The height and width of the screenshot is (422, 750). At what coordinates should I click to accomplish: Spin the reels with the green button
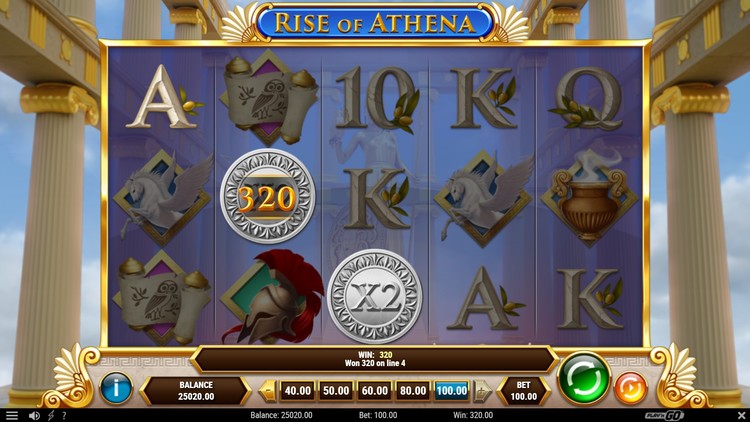pyautogui.click(x=584, y=379)
